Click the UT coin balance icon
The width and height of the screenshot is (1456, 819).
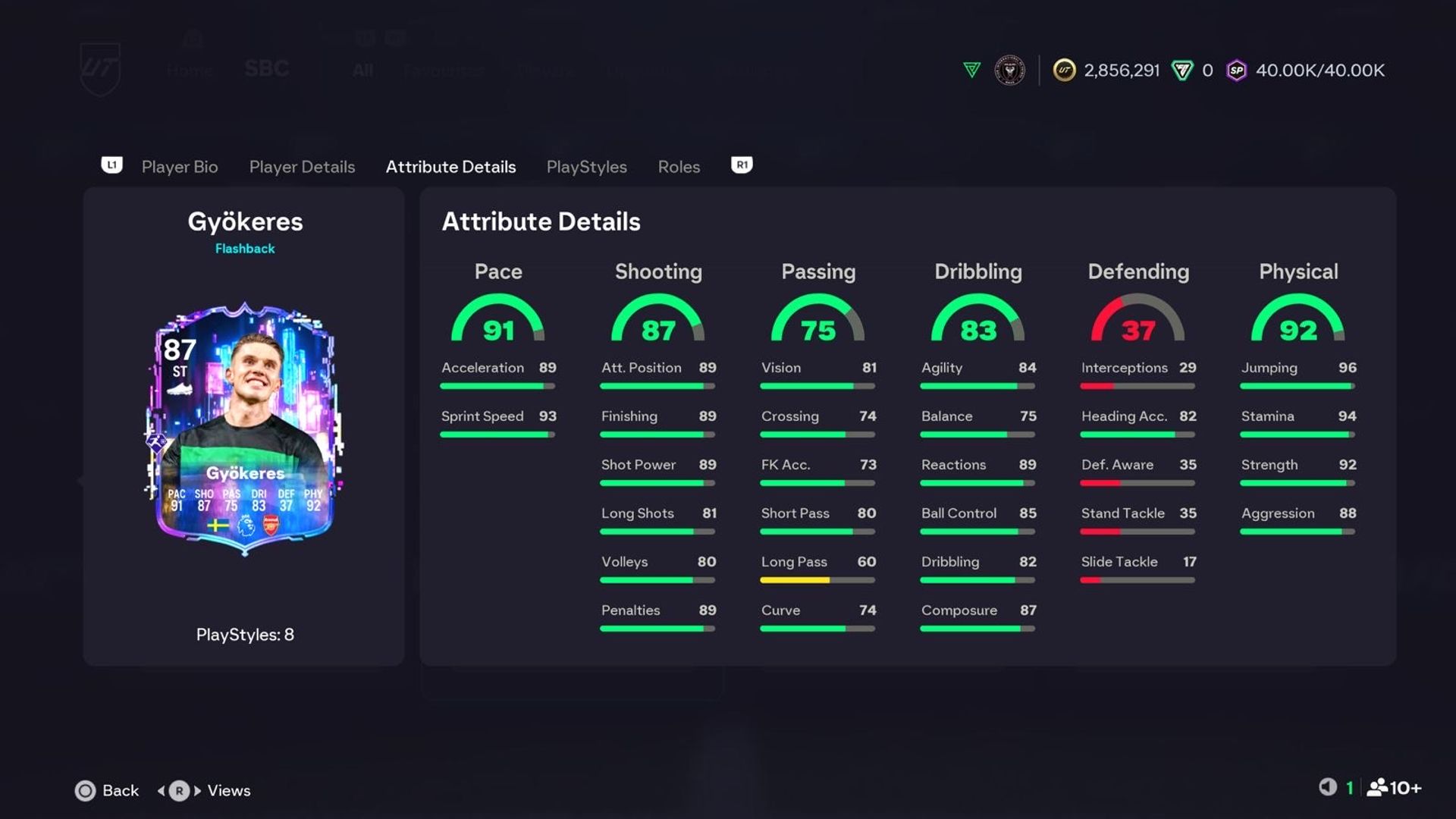click(x=1064, y=71)
